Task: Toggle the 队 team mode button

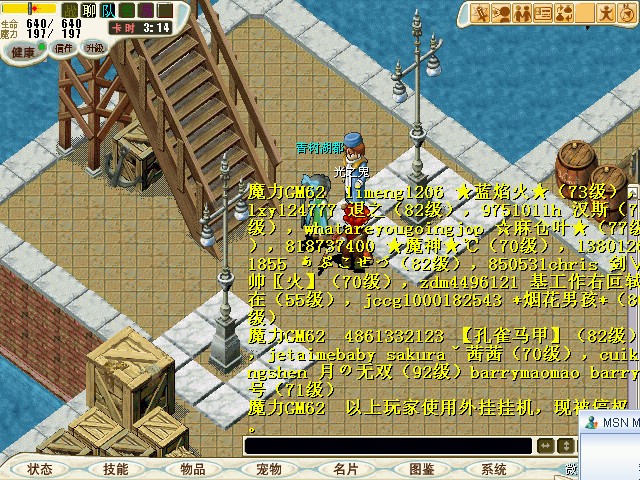Action: 107,9
